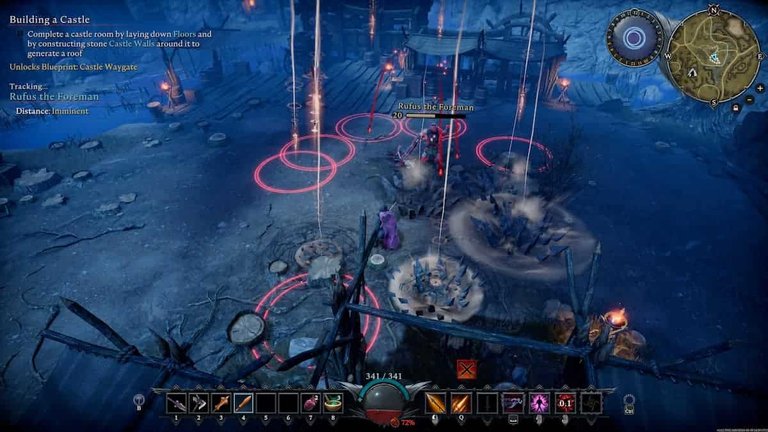
Task: Select the mace in hotbar slot 3
Action: 220,402
